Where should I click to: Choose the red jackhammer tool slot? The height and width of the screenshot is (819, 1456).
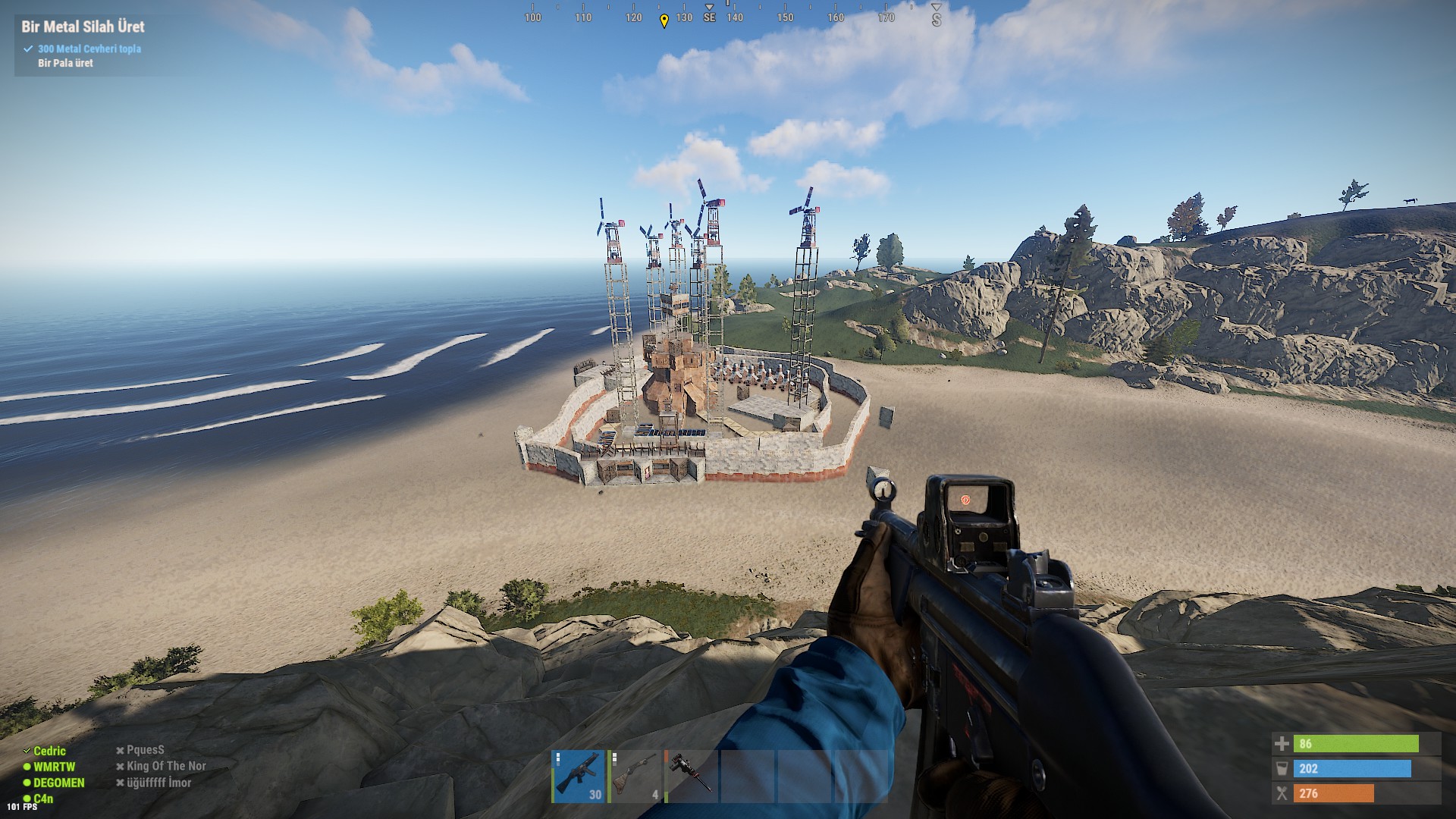(690, 776)
